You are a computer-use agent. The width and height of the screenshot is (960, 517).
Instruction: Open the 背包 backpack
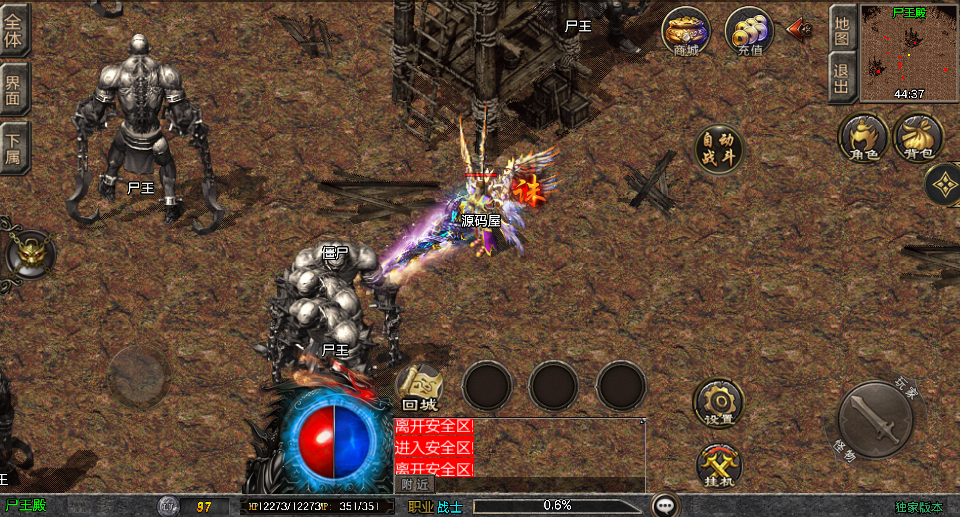pyautogui.click(x=918, y=137)
